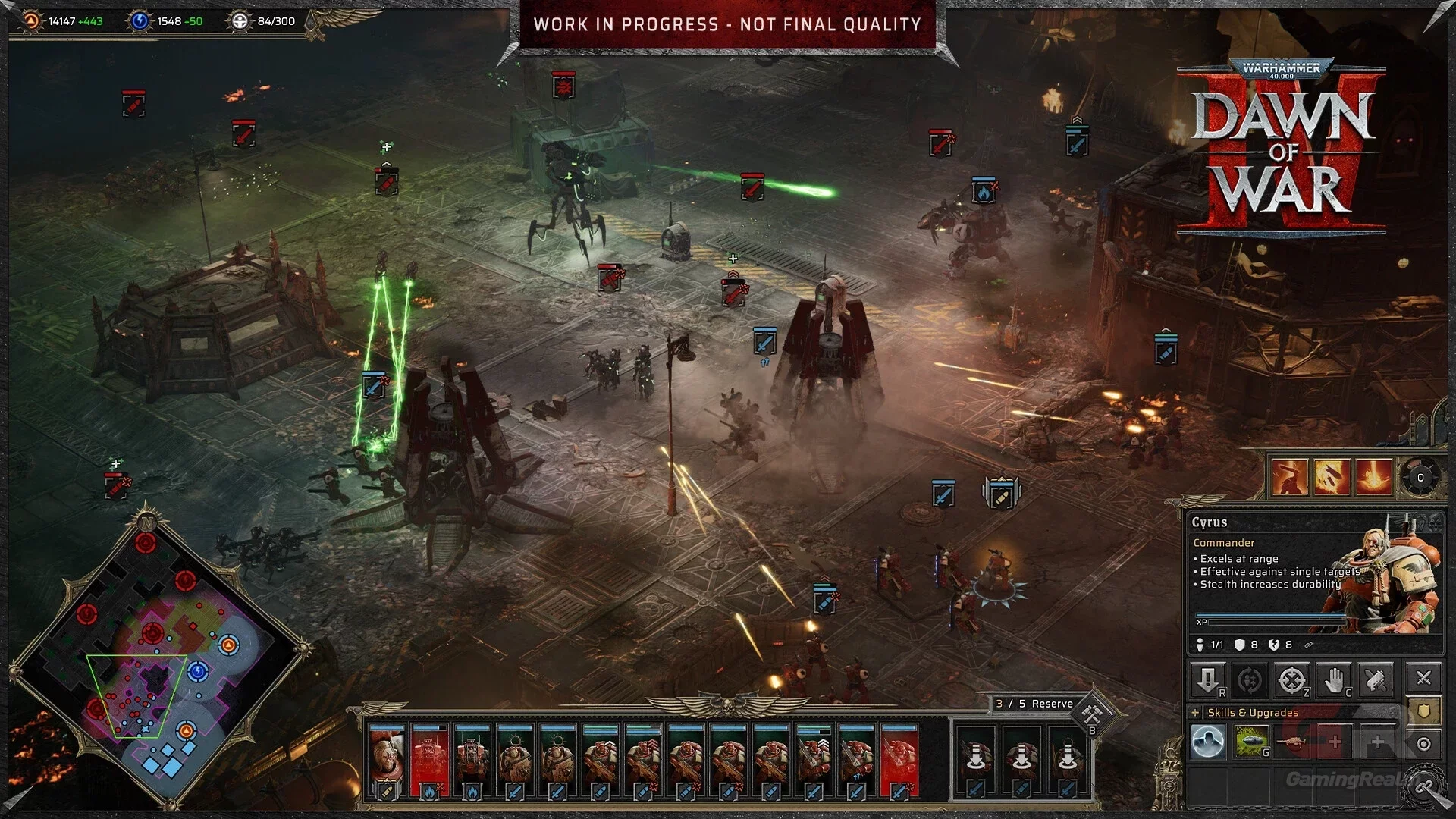Click the grenade ability icon marked G
Viewport: 1456px width, 819px height.
(1252, 741)
